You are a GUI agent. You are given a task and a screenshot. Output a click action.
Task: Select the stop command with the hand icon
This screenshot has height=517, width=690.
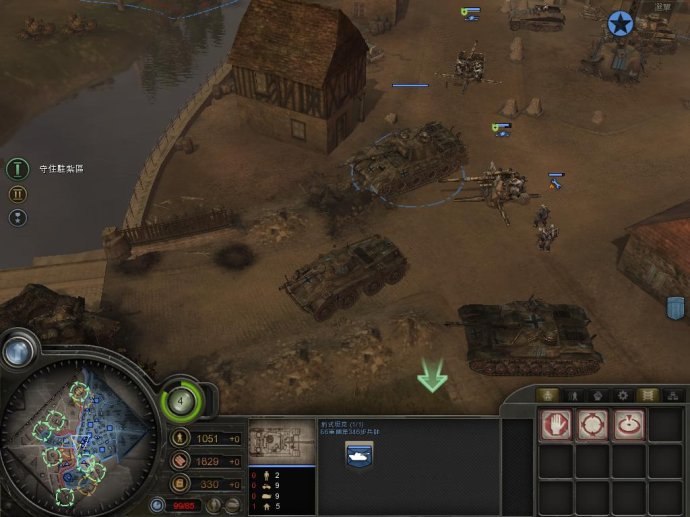[x=555, y=425]
